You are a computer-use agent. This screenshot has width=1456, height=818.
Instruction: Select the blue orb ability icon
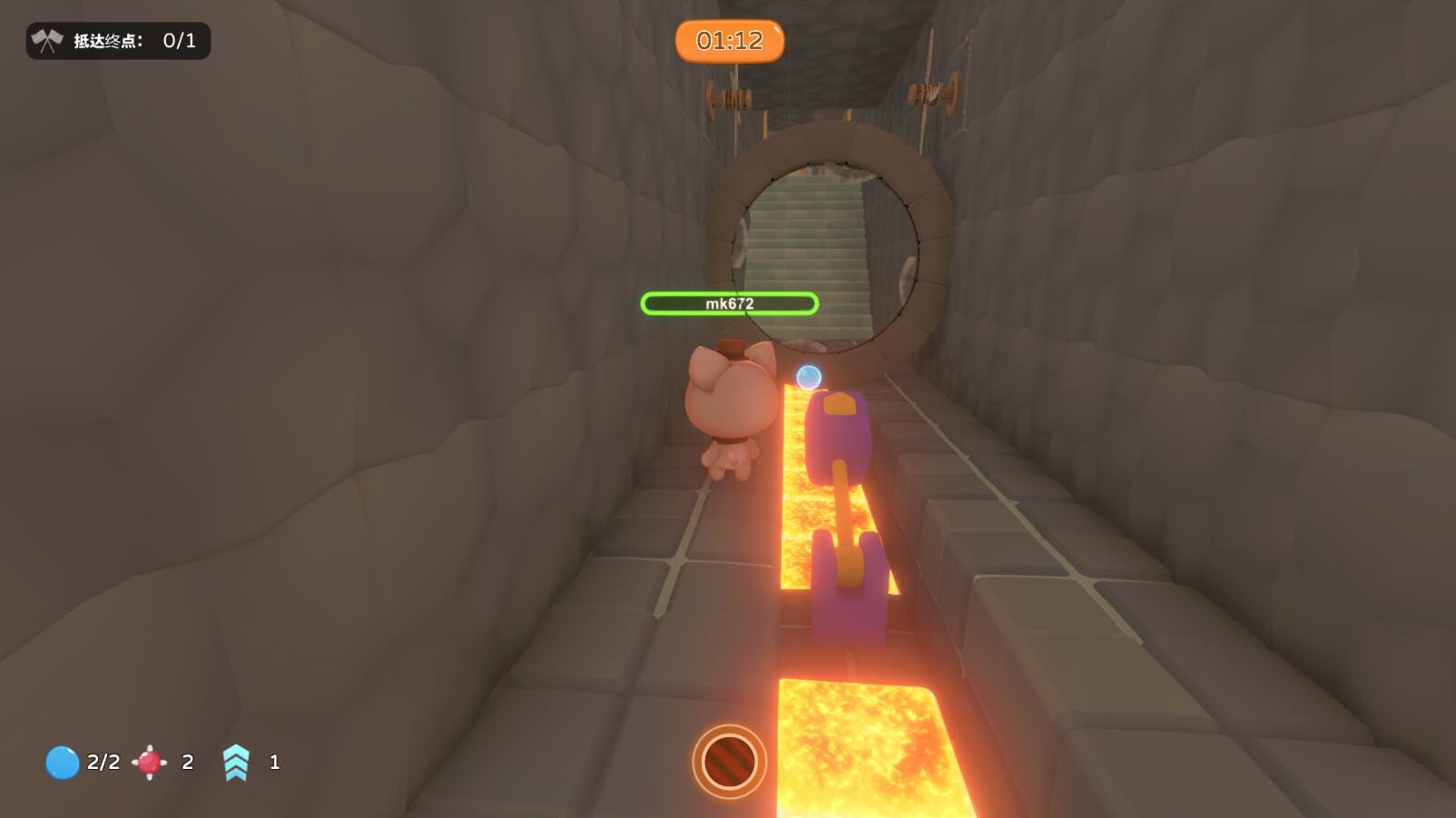click(61, 763)
